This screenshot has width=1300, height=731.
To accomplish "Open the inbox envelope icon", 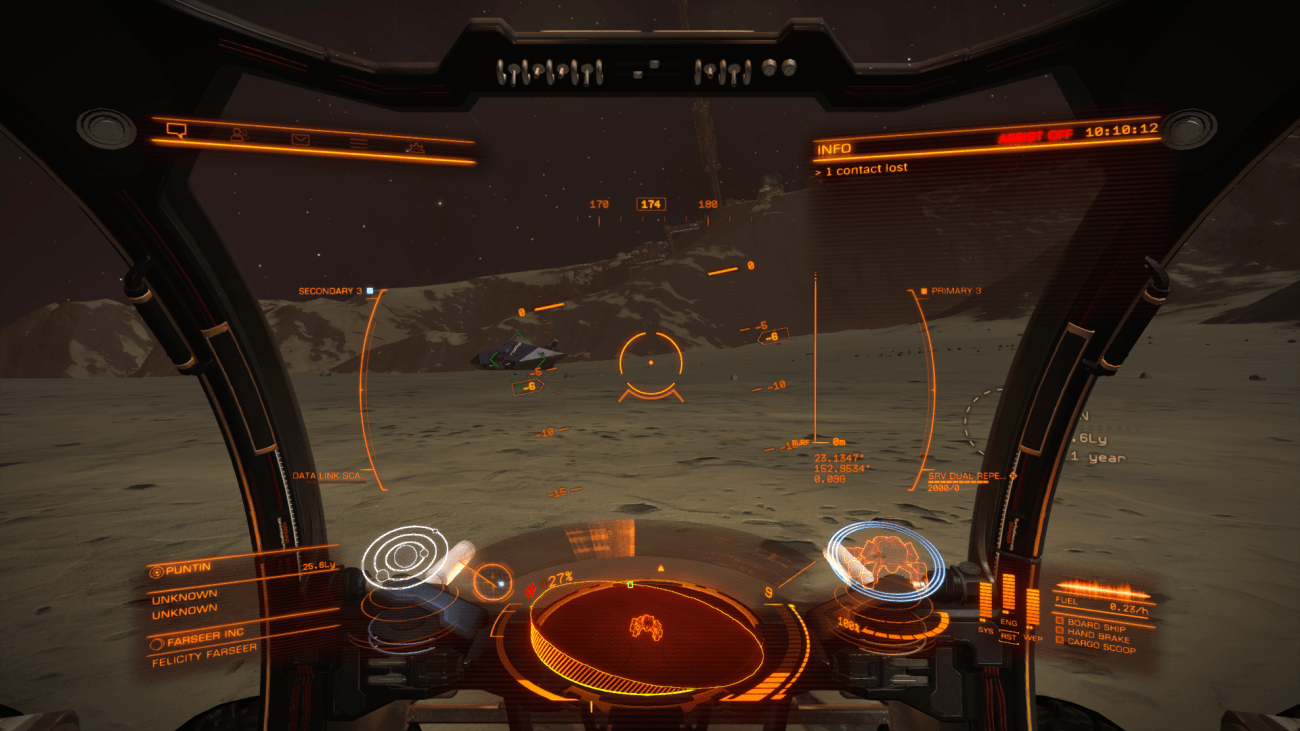I will (300, 140).
